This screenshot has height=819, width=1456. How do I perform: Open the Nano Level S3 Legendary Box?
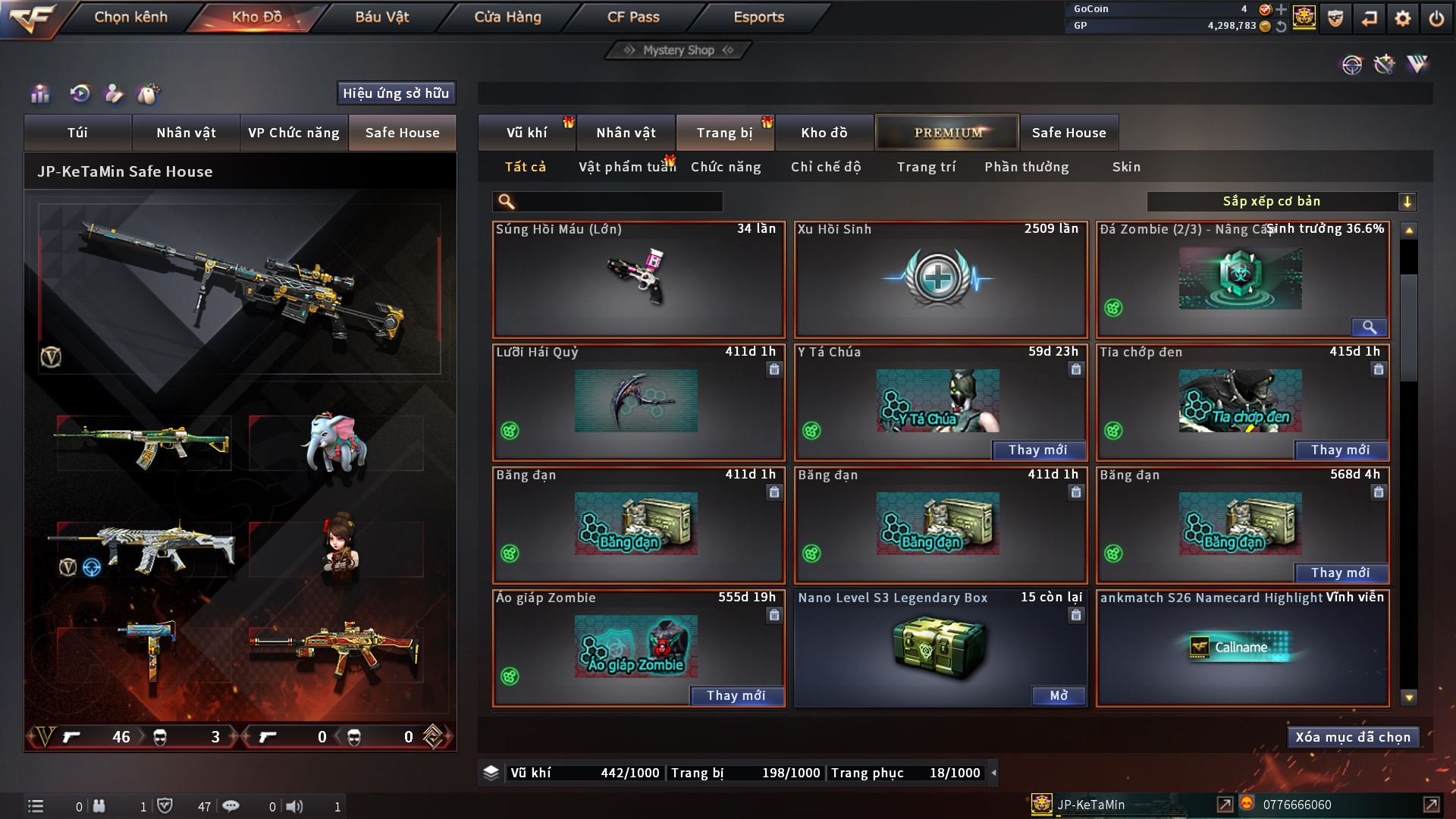[1058, 696]
